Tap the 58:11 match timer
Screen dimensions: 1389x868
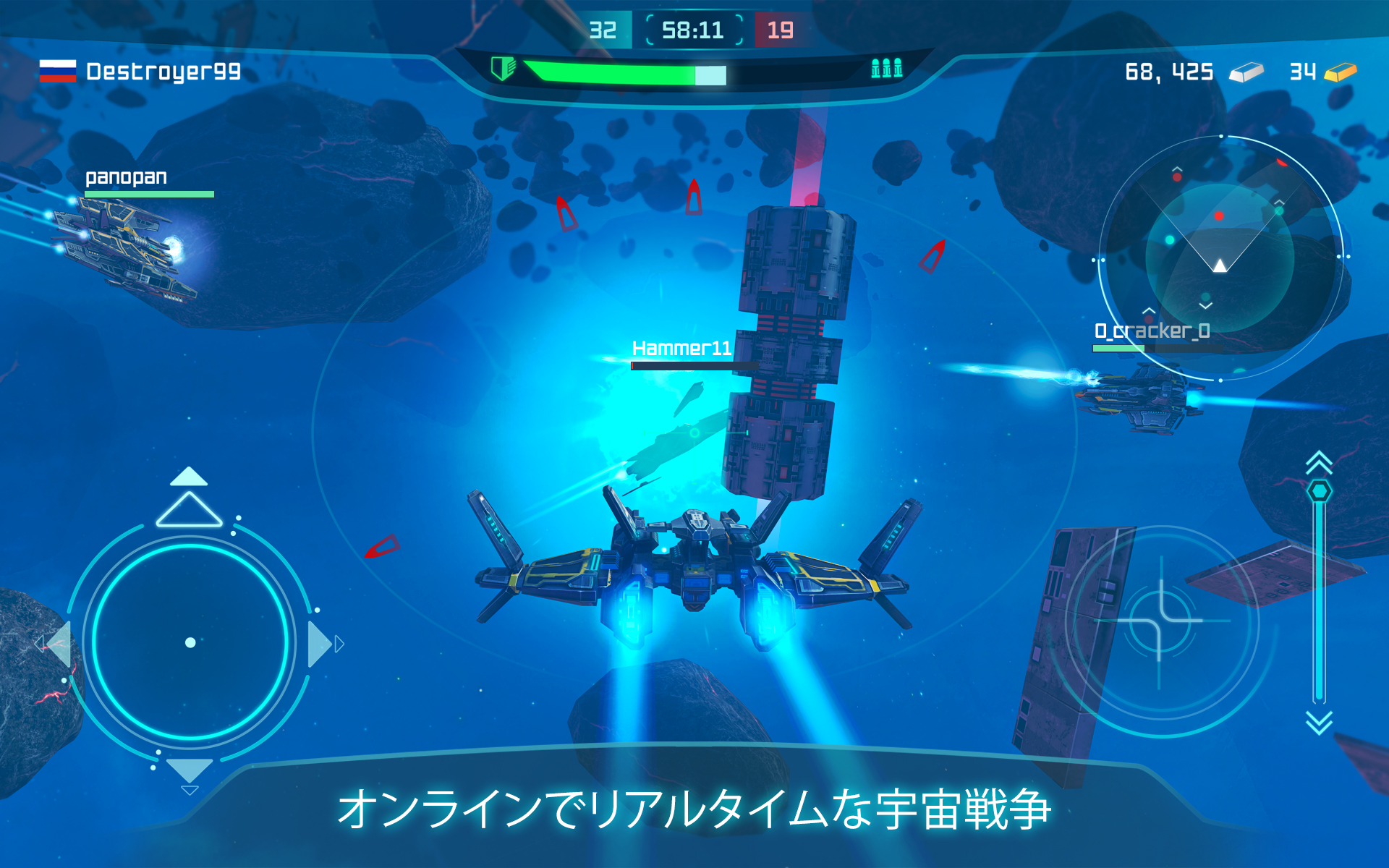(693, 29)
